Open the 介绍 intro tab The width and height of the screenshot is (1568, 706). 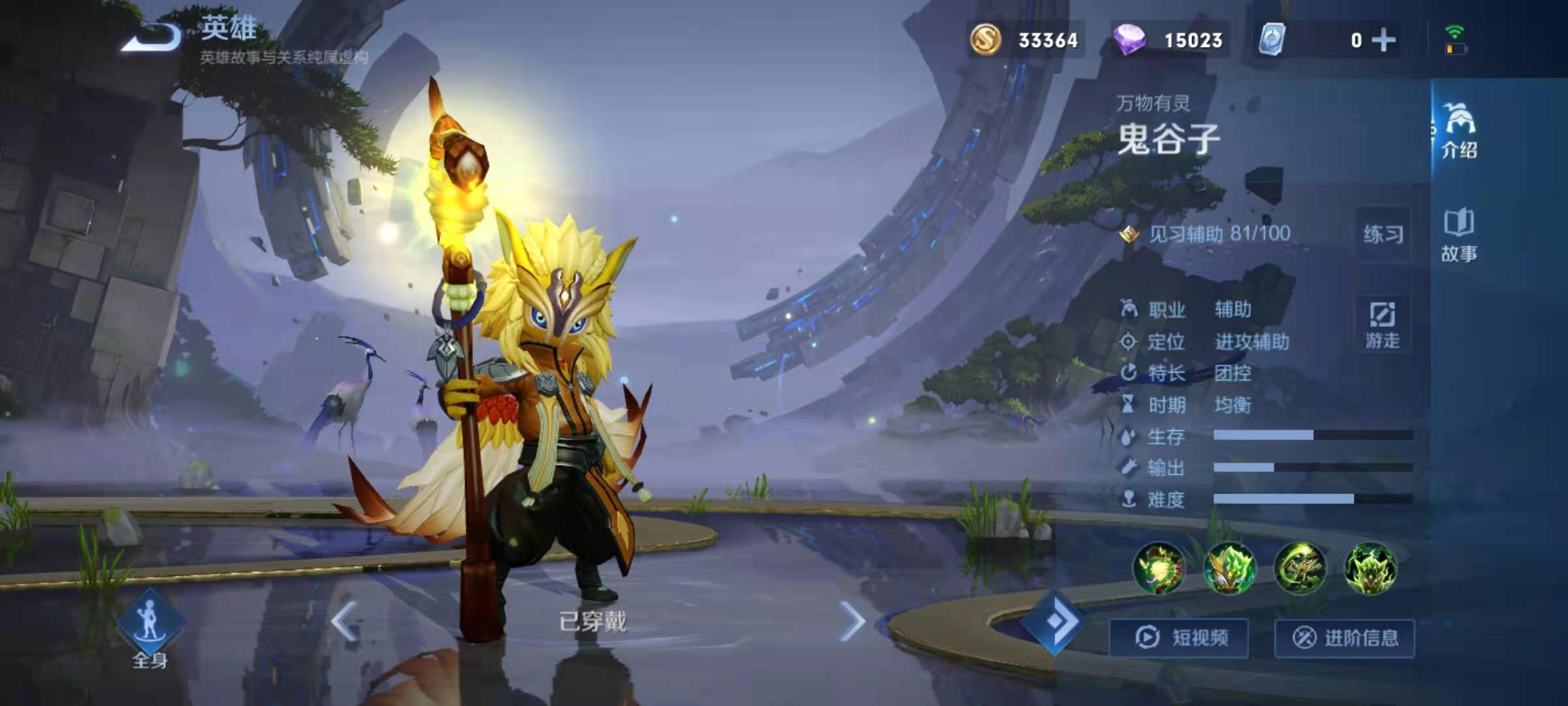[x=1459, y=131]
